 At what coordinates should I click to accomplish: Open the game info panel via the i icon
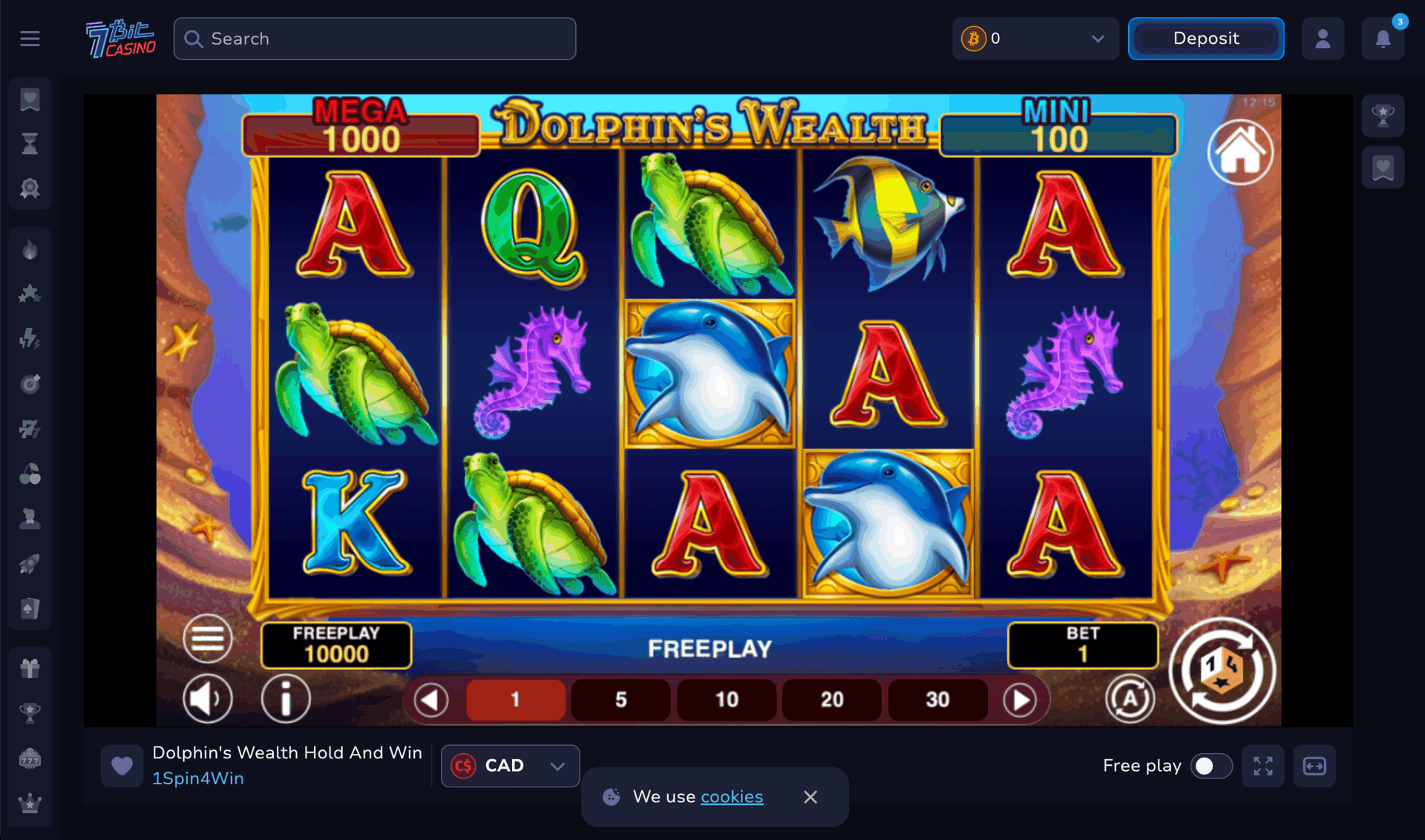pos(286,698)
